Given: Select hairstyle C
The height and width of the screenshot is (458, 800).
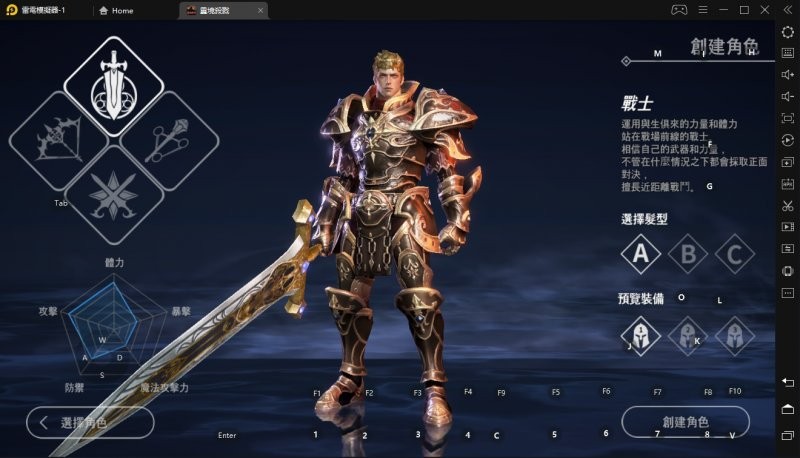Looking at the screenshot, I should 734,254.
